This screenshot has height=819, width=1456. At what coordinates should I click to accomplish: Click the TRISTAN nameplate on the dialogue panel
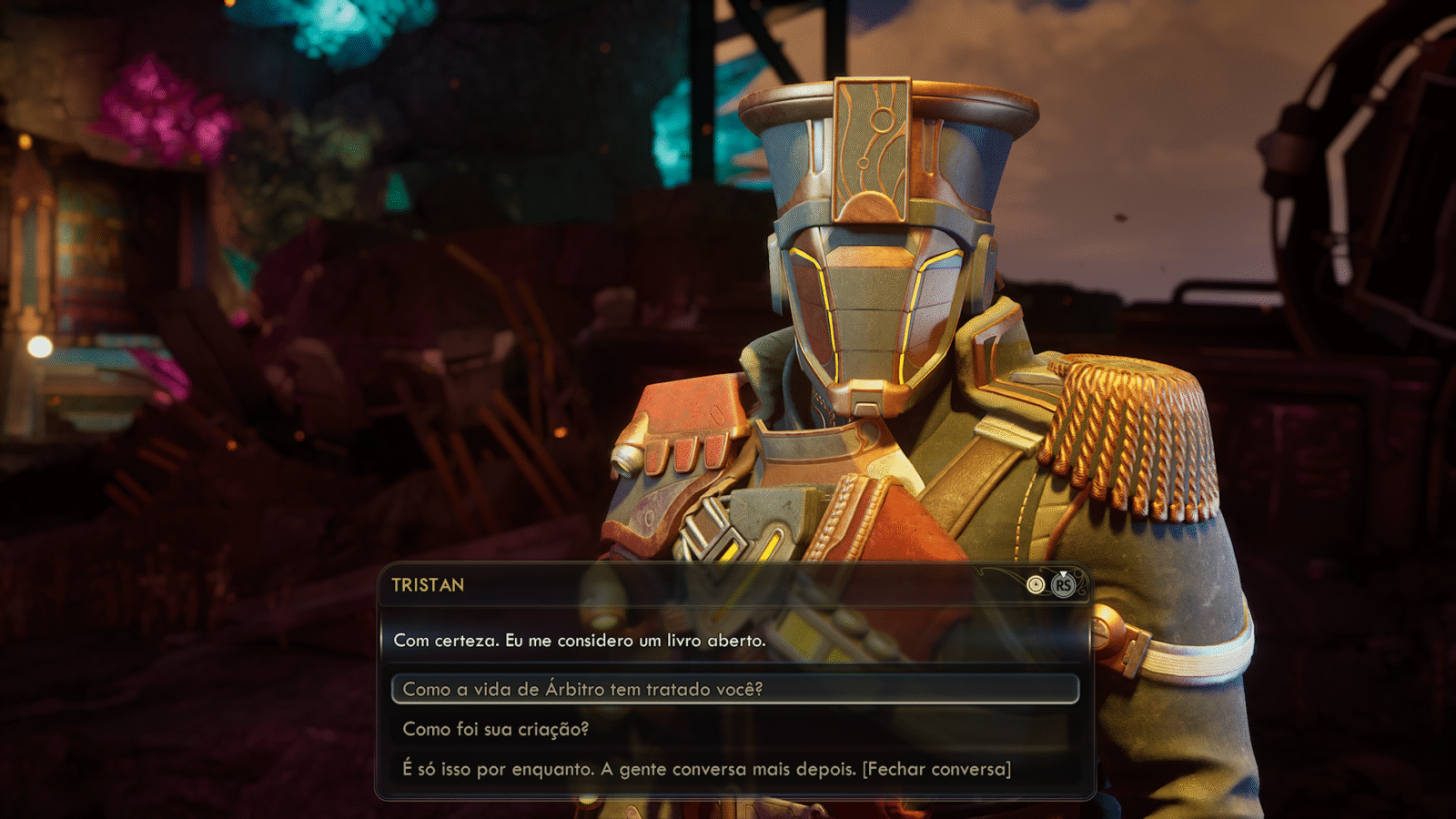(x=427, y=586)
